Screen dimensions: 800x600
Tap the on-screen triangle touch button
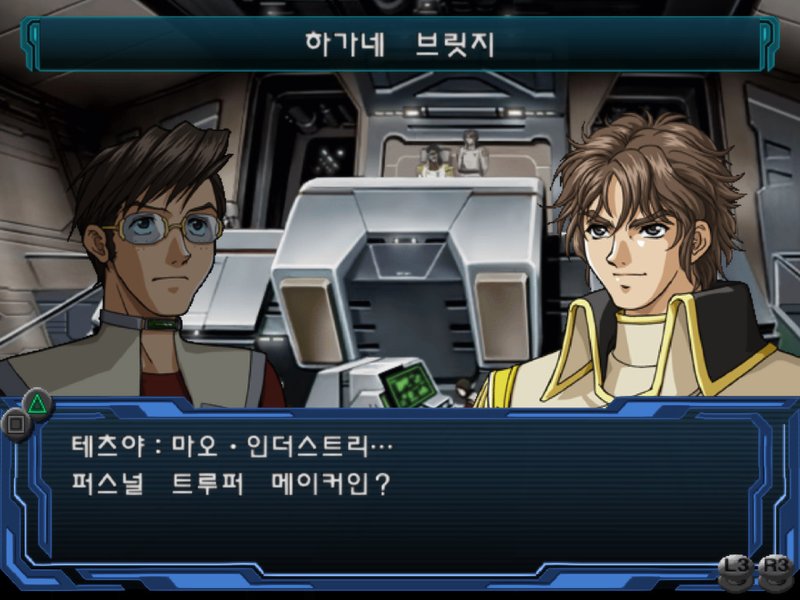point(37,403)
